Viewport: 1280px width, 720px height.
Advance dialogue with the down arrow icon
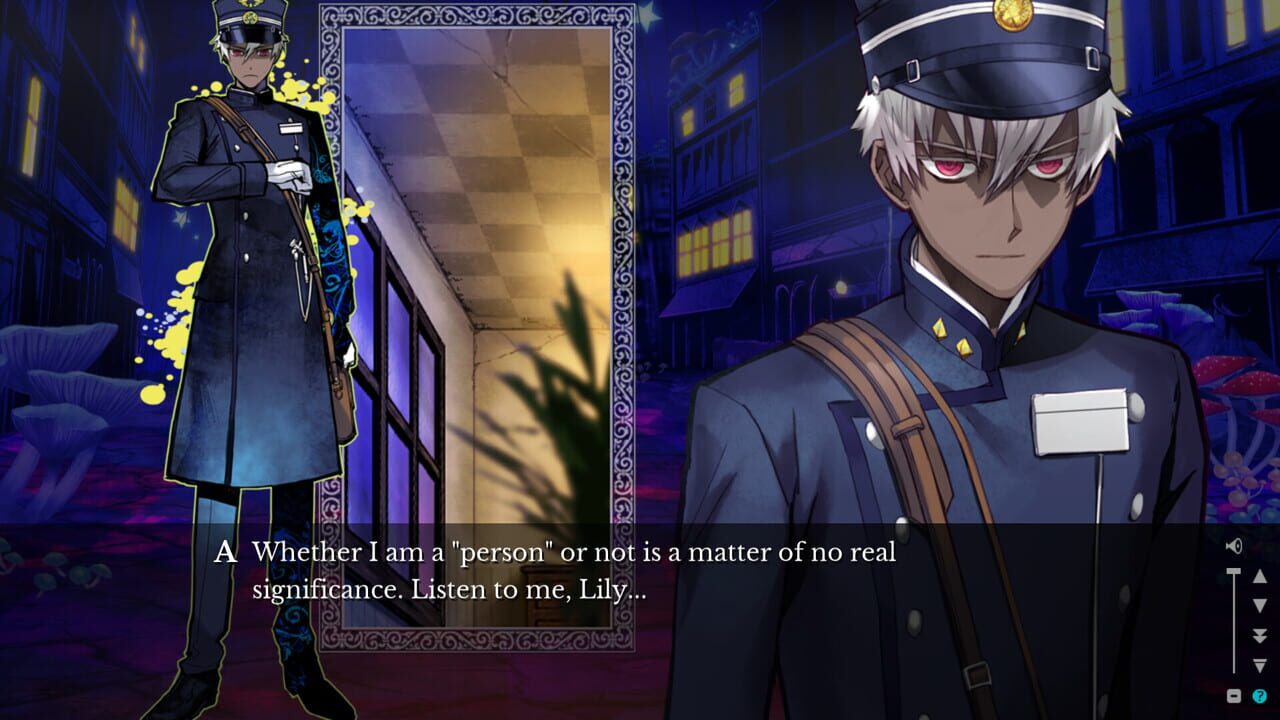(x=1259, y=603)
